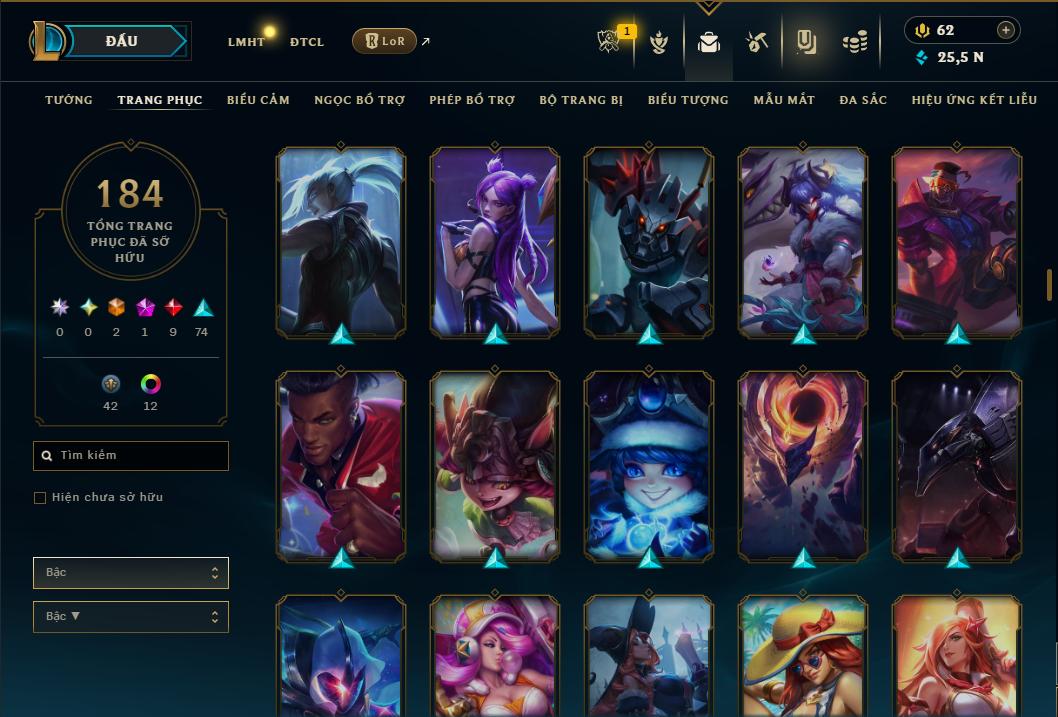1058x717 pixels.
Task: Switch to the LMHT game mode
Action: 246,42
